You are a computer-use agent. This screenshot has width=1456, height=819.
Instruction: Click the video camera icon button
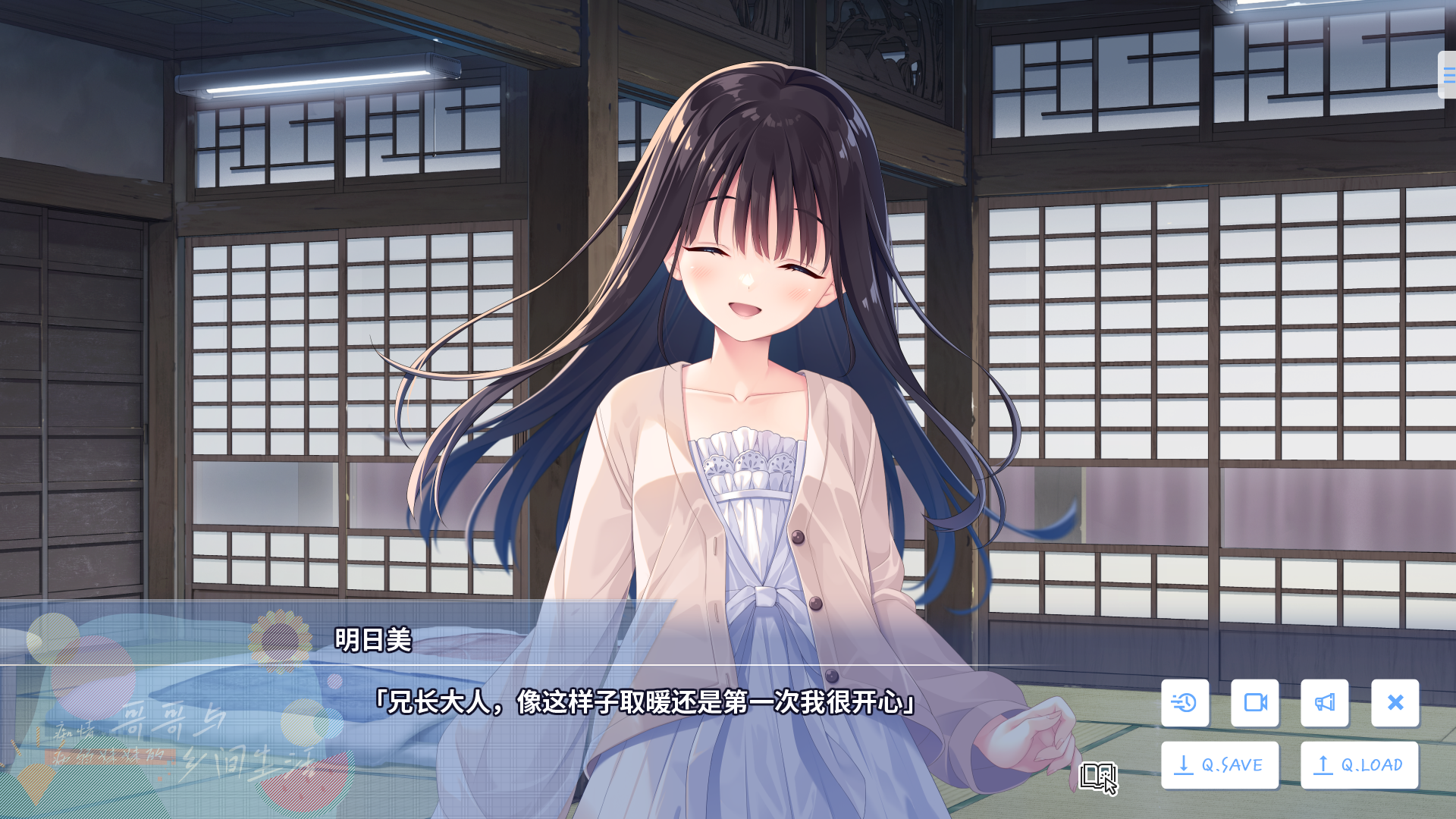[x=1255, y=703]
